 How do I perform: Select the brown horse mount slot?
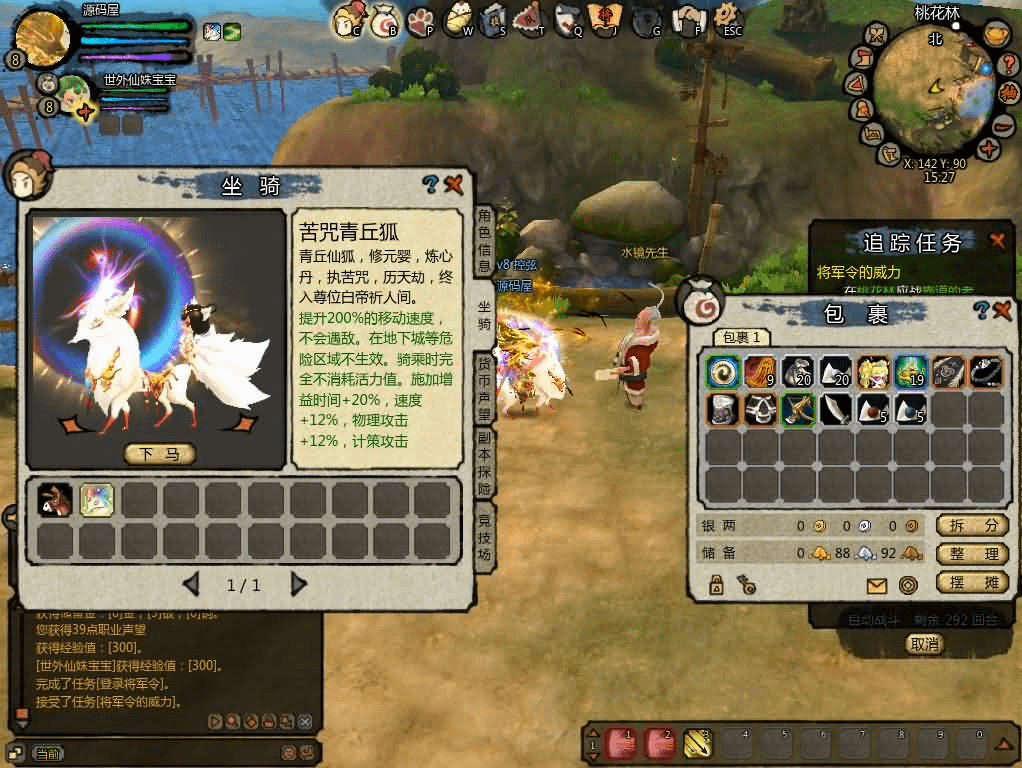(x=55, y=499)
